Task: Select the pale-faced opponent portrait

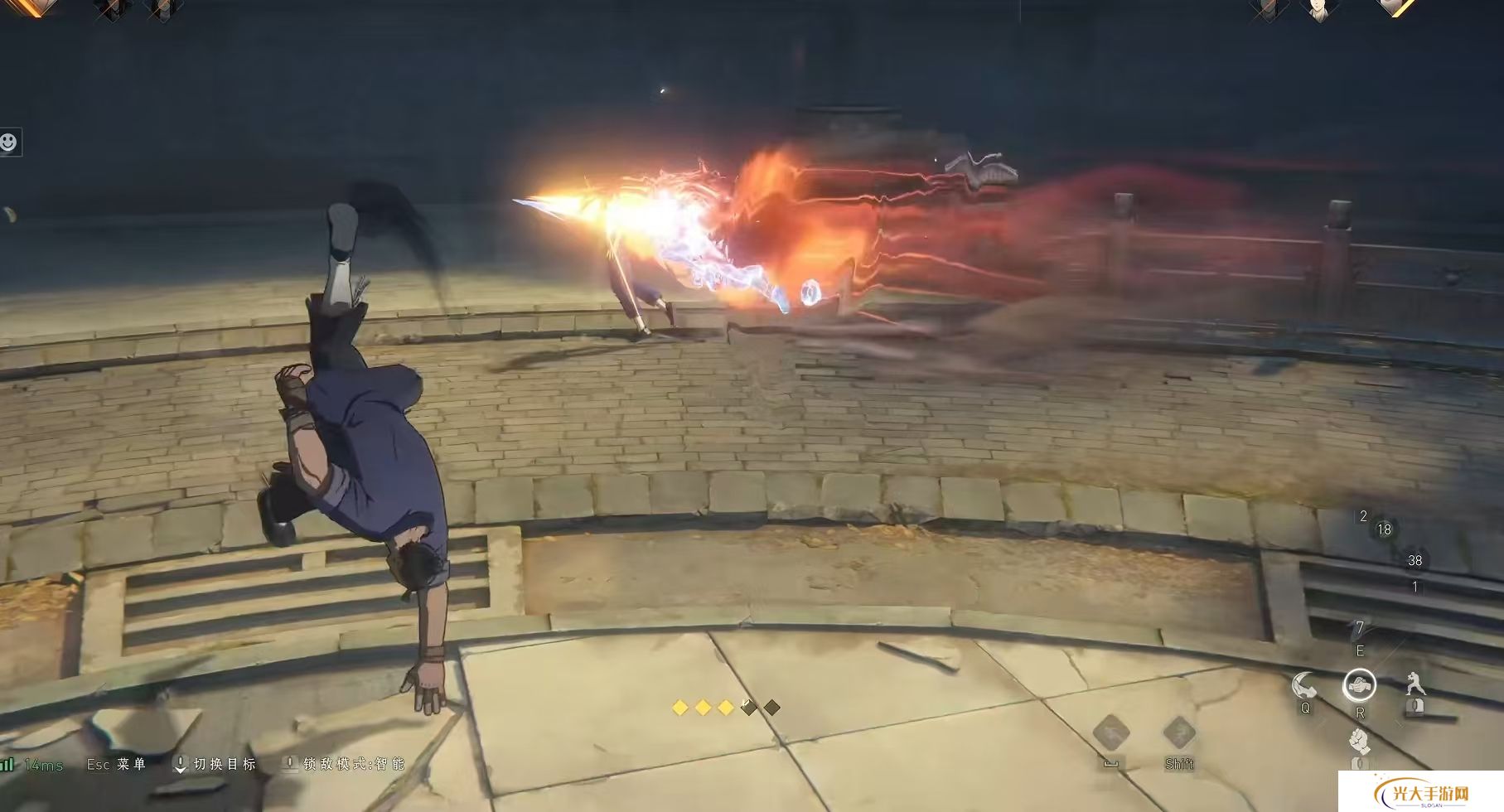Action: pos(1318,10)
